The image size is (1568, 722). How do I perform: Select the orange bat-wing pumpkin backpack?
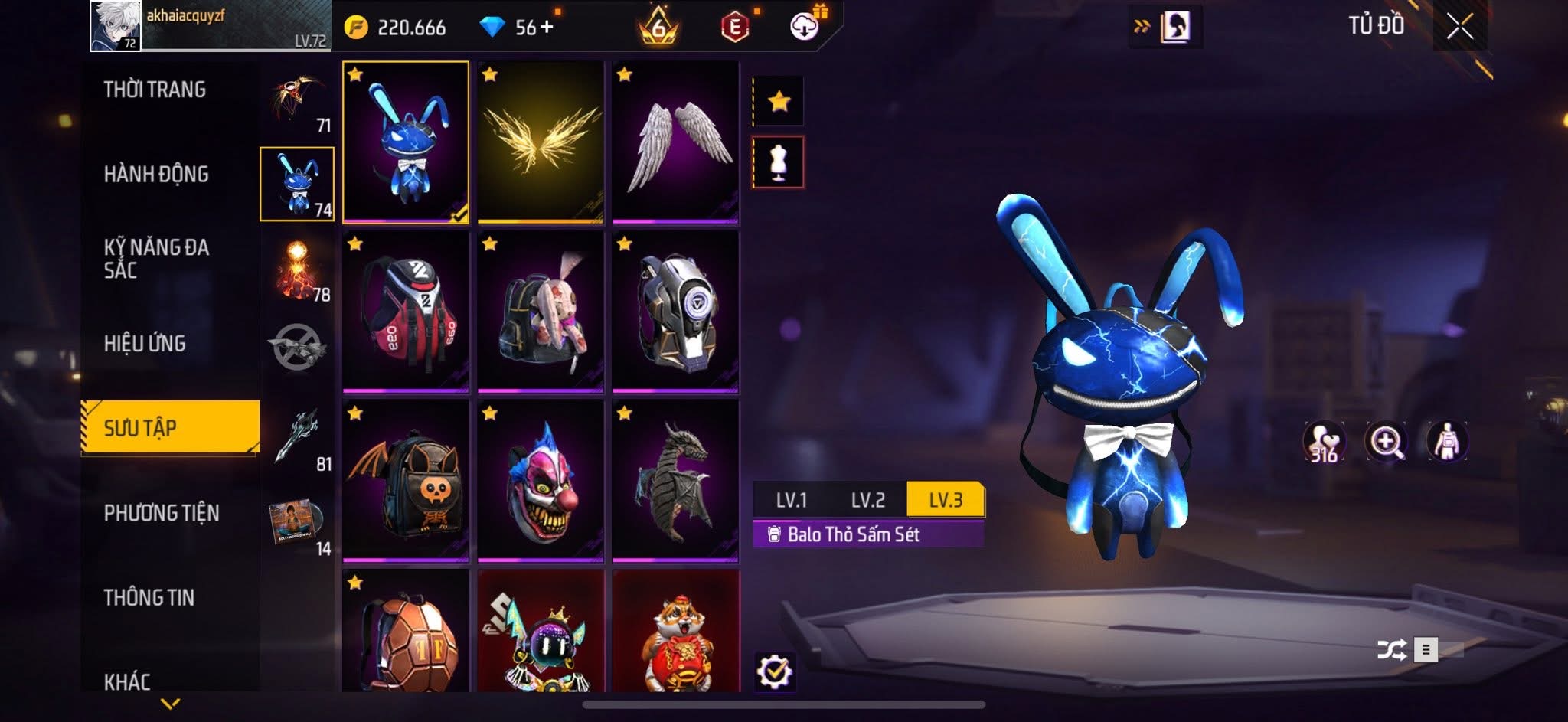pyautogui.click(x=406, y=481)
